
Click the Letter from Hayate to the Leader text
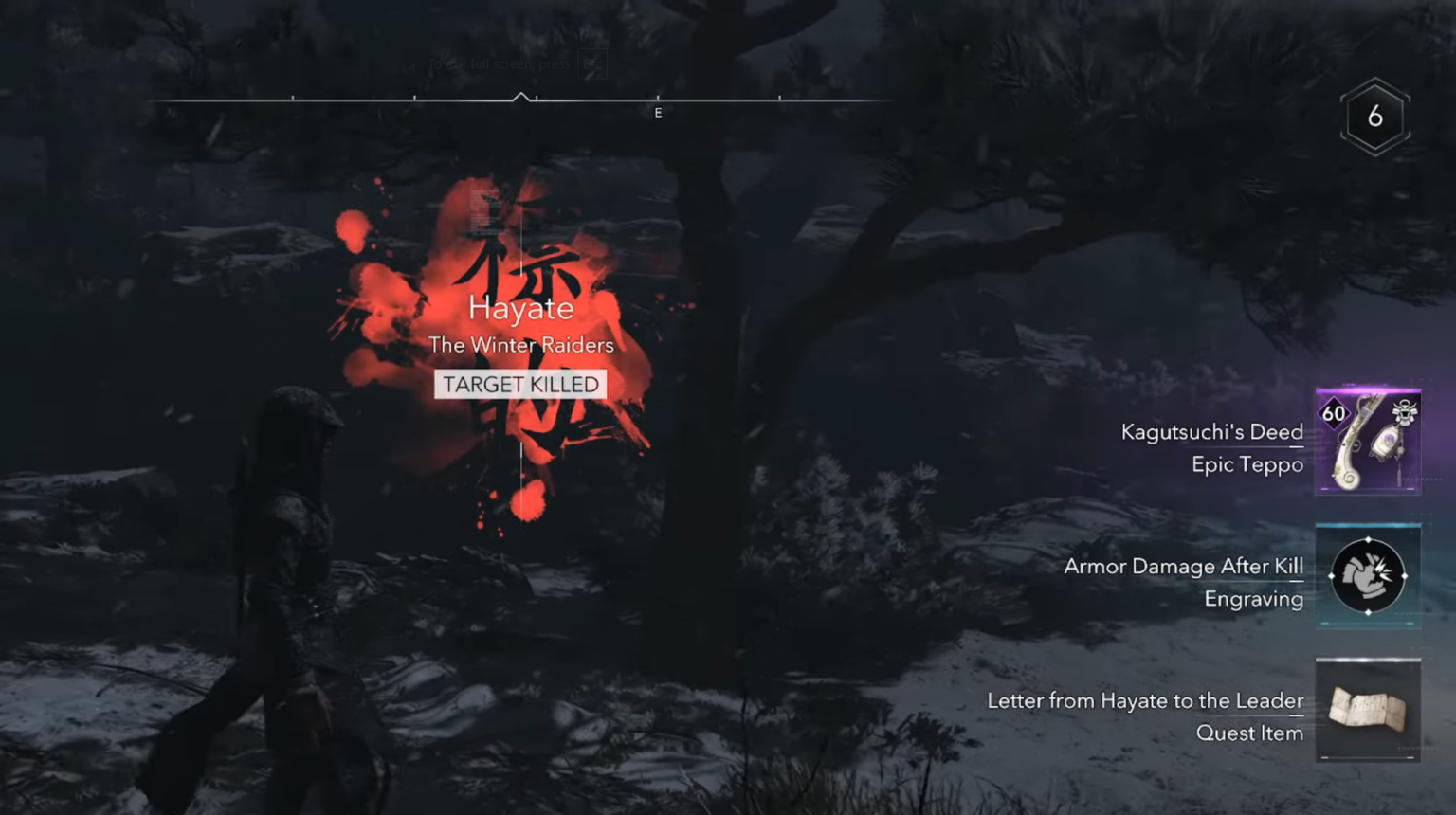1144,701
